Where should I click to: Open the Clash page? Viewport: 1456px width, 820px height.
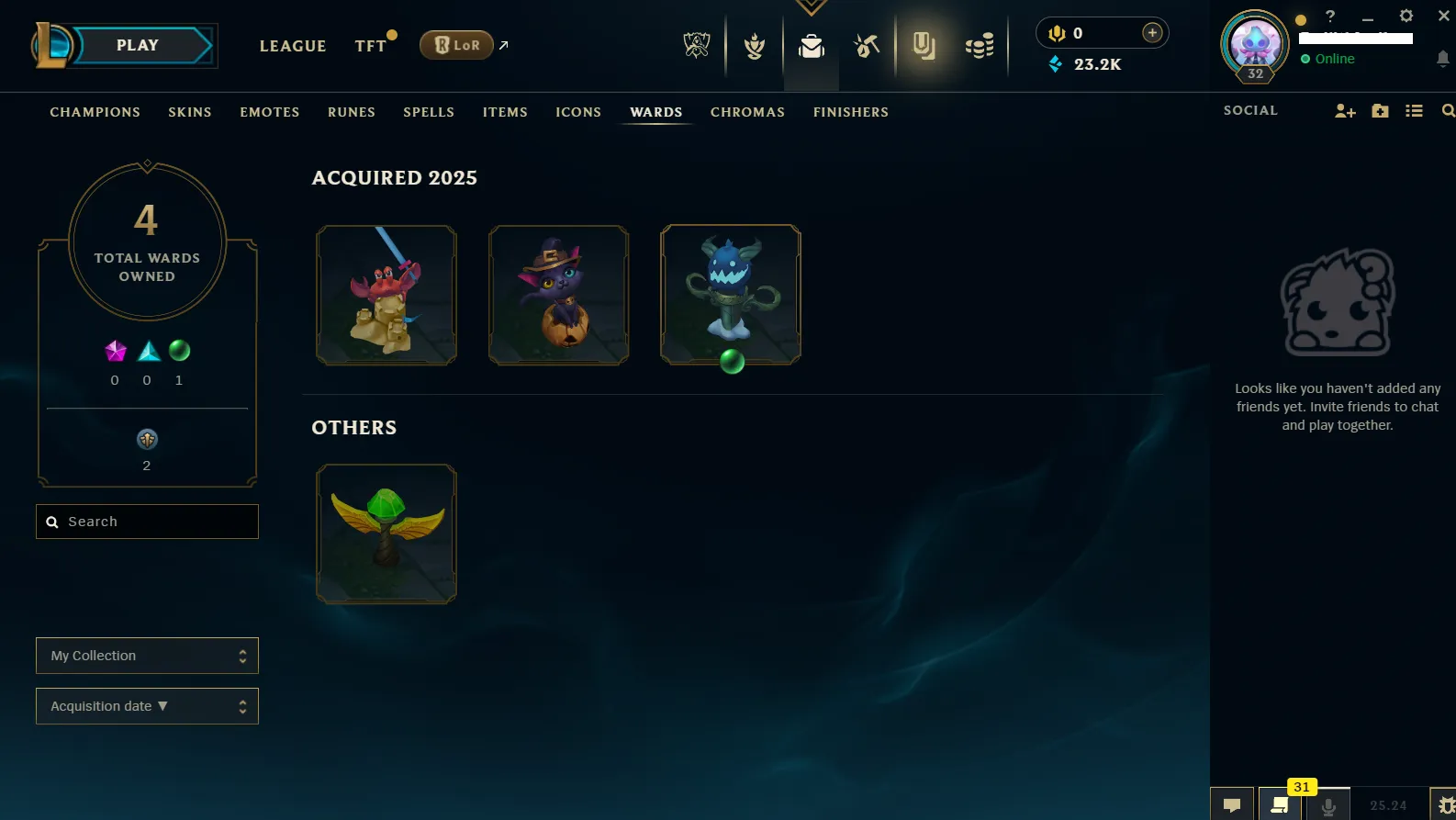point(753,45)
